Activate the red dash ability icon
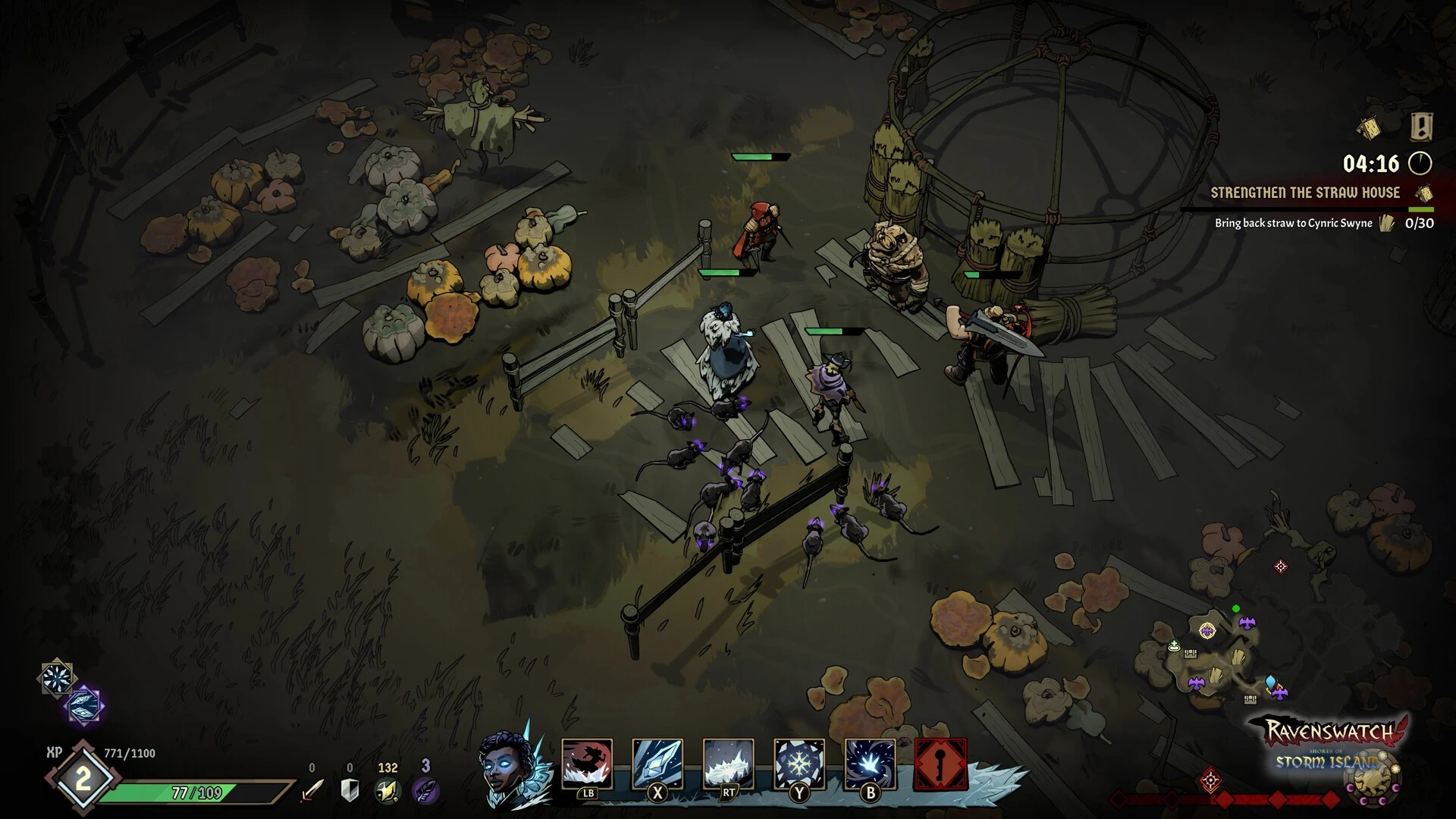This screenshot has width=1456, height=819. (x=587, y=764)
